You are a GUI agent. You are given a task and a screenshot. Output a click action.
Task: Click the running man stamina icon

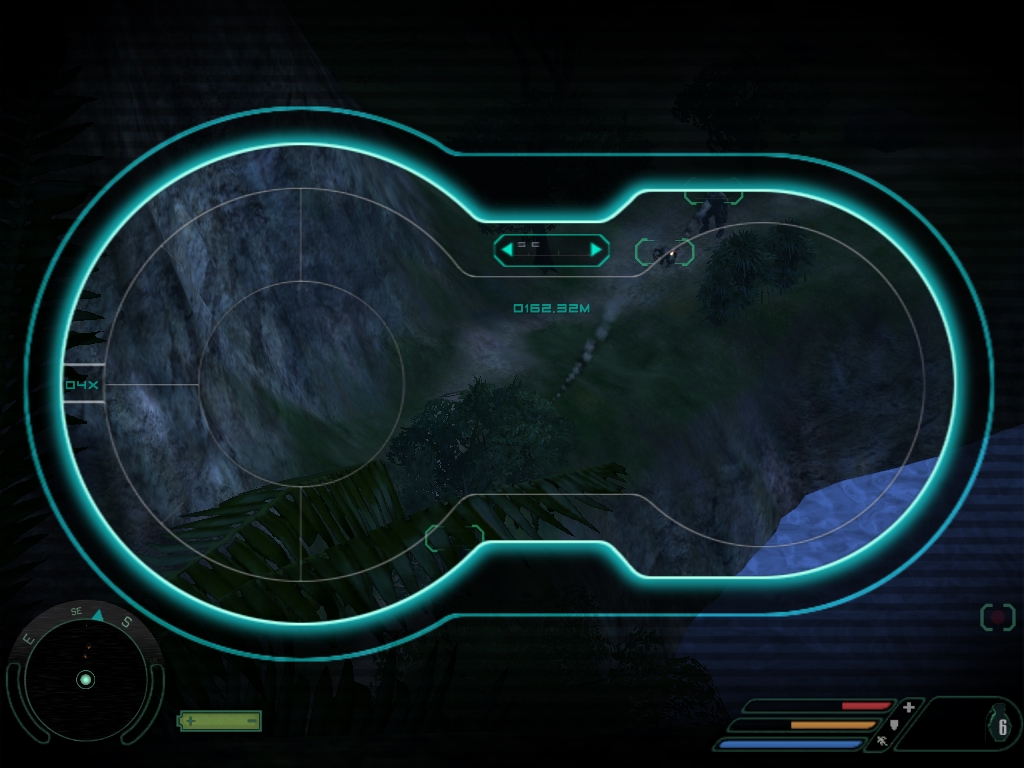point(881,742)
